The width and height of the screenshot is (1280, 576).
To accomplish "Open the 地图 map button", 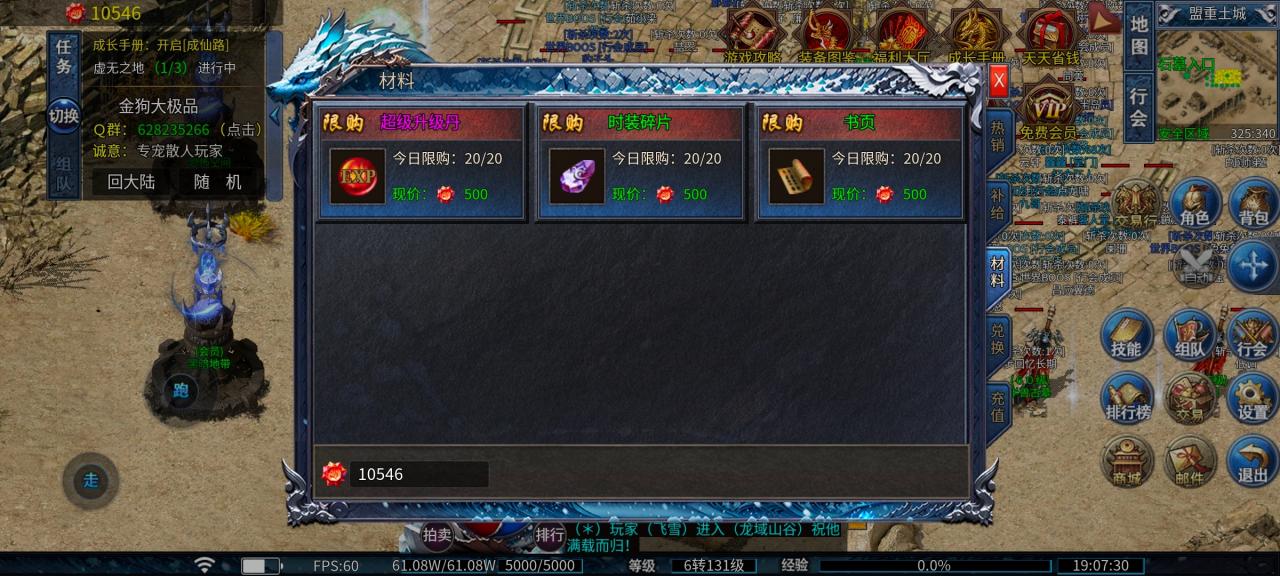I will 1139,35.
